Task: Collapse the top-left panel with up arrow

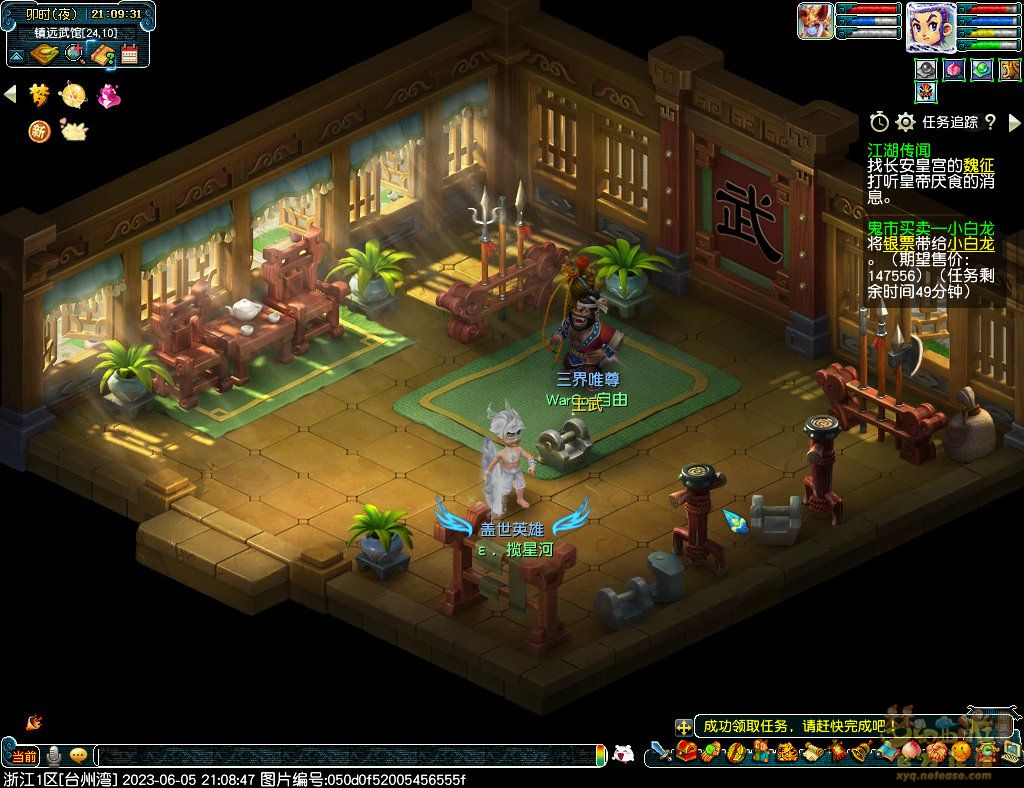Action: click(18, 54)
